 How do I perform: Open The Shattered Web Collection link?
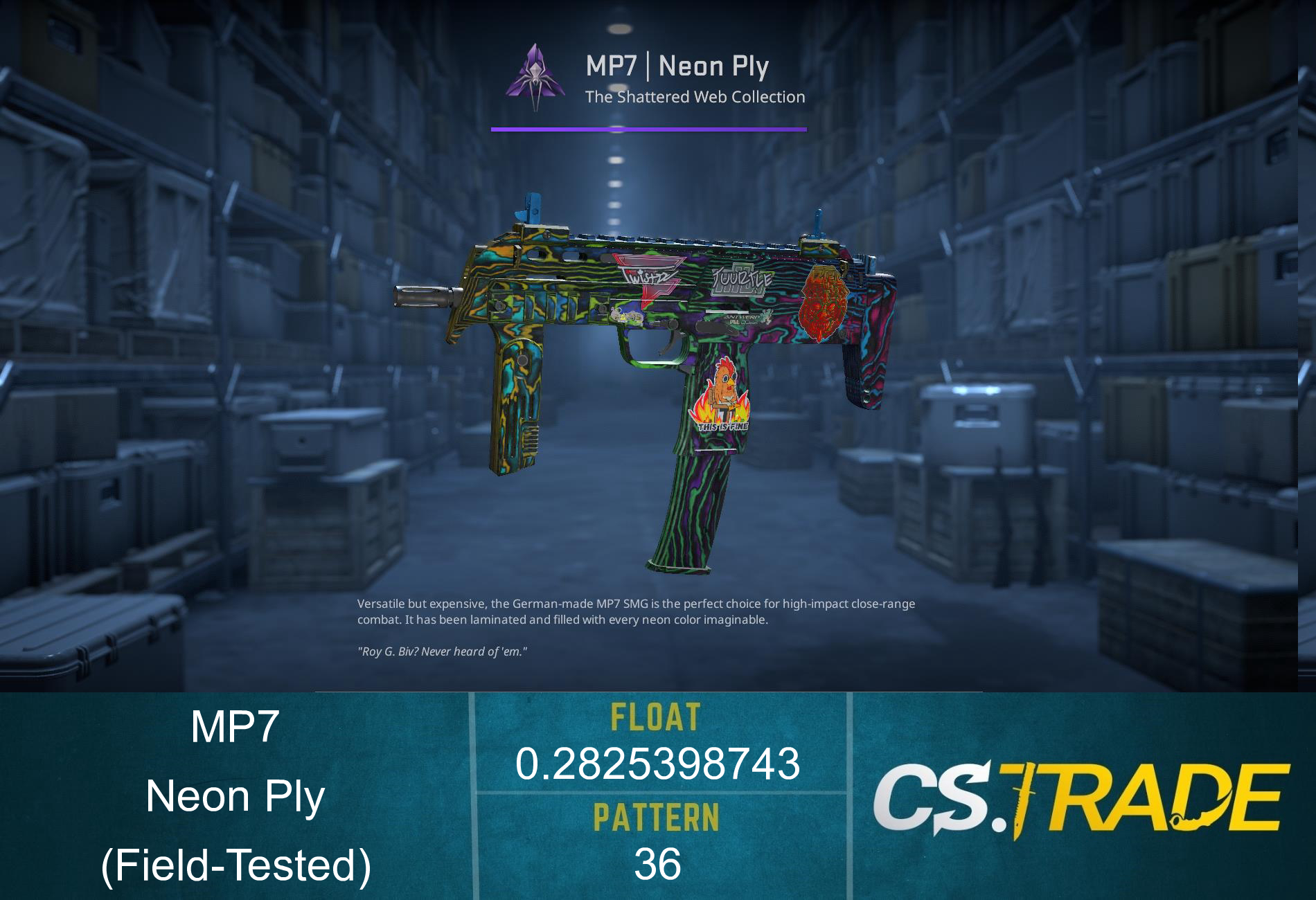pos(696,96)
